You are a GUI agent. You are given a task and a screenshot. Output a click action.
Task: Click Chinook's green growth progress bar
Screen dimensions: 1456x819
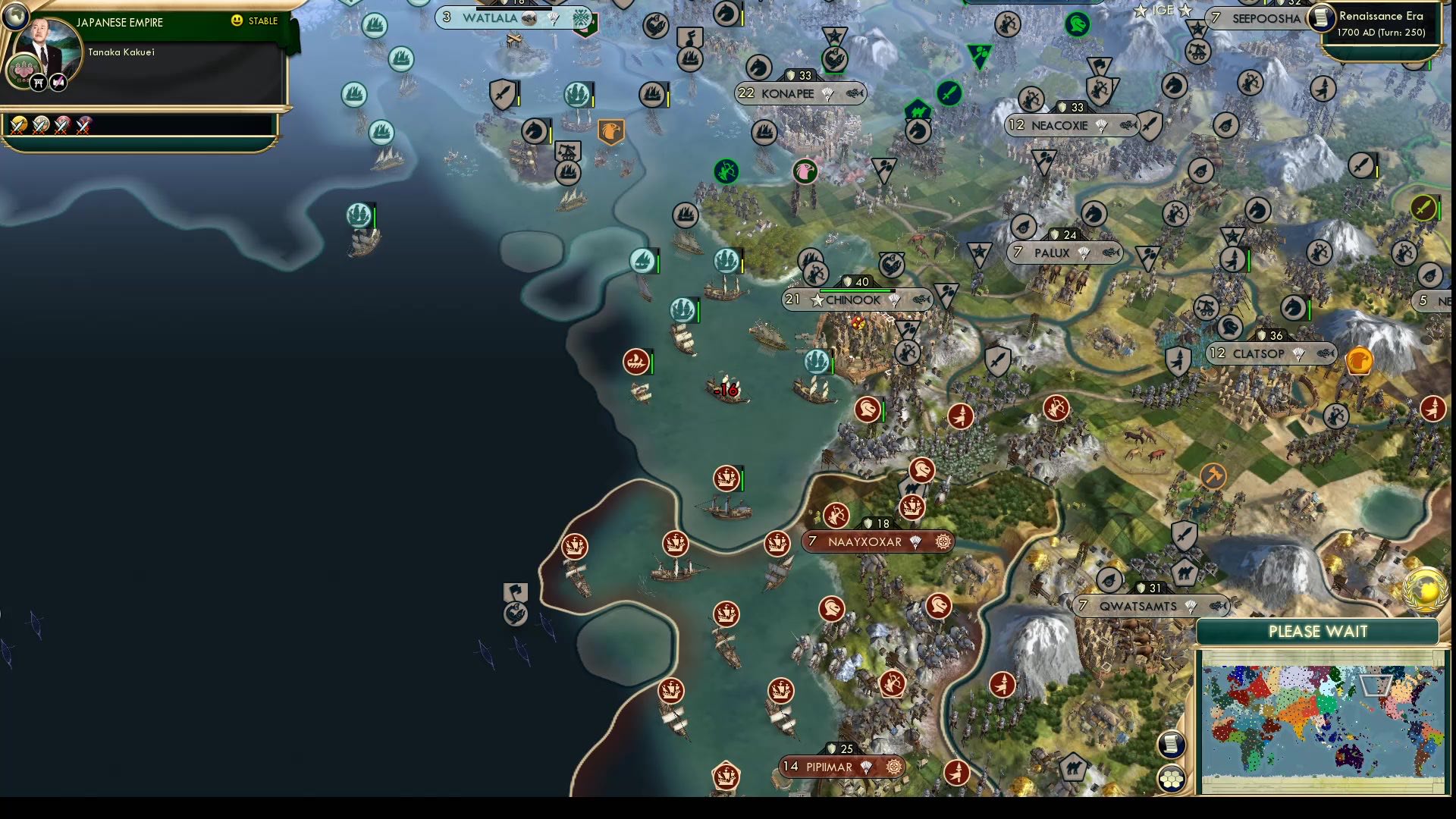[853, 290]
